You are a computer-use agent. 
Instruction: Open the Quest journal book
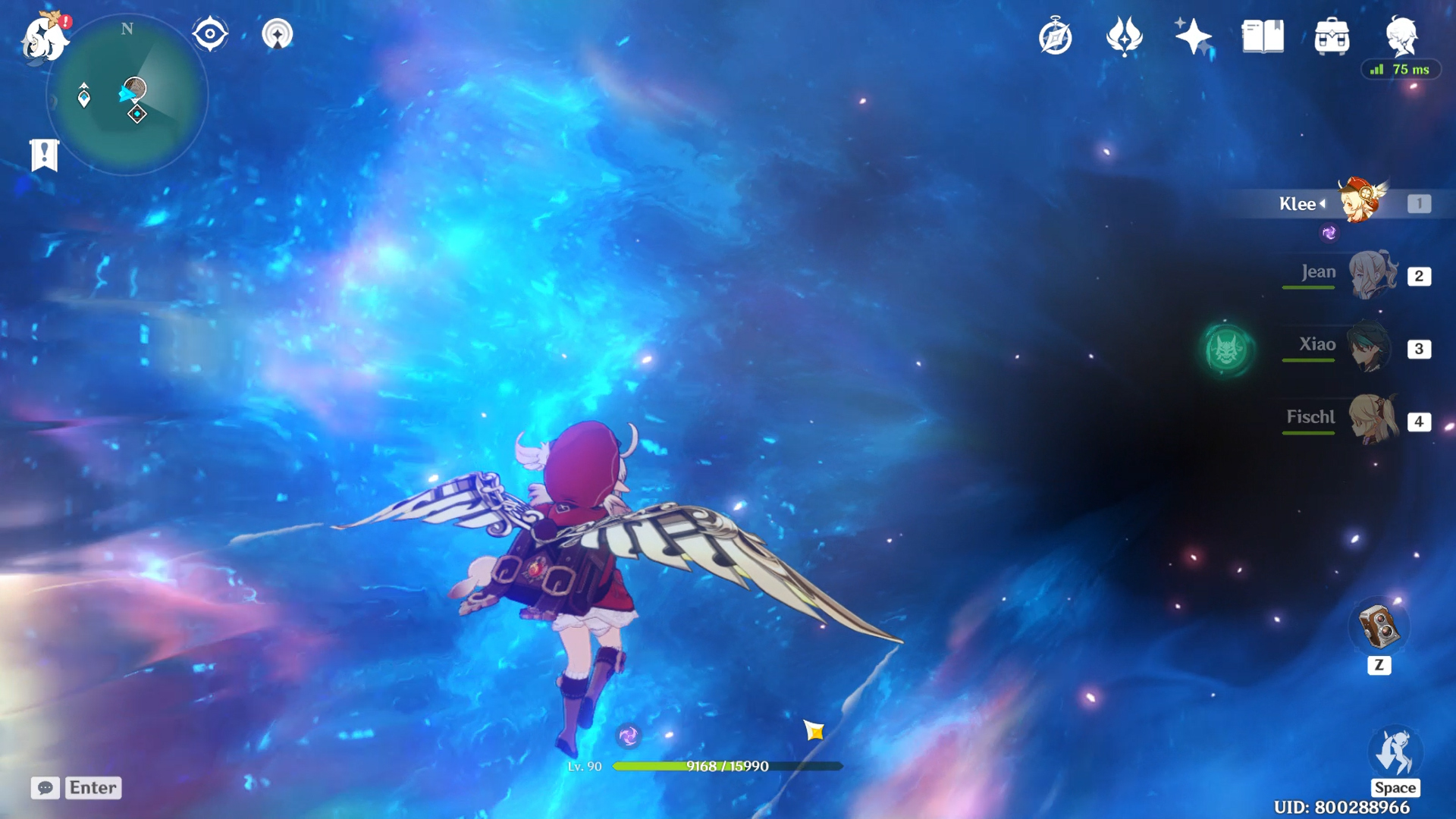click(x=1261, y=34)
